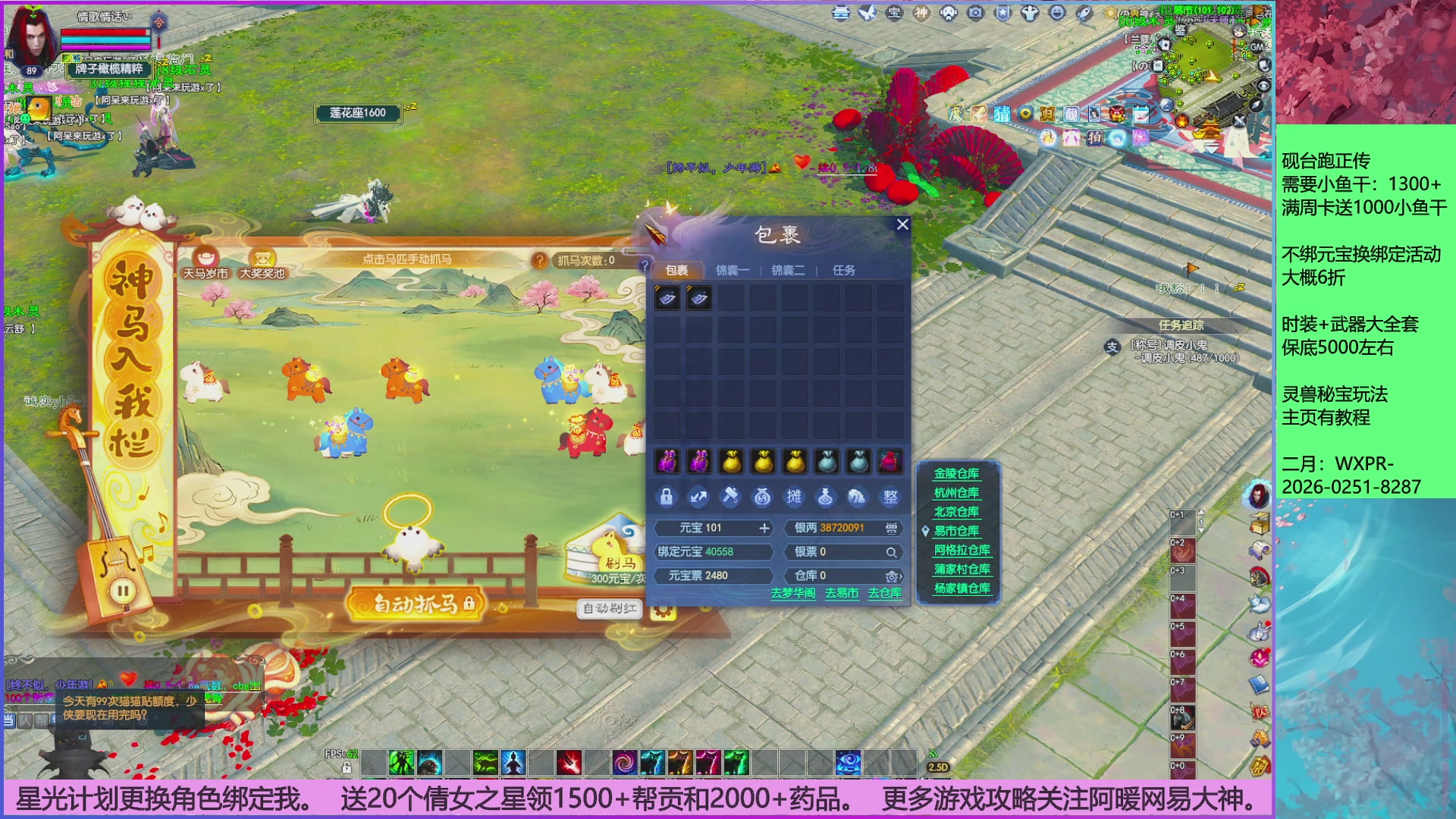The image size is (1456, 819).
Task: Toggle the lock beside 自动抓马 button
Action: click(470, 606)
